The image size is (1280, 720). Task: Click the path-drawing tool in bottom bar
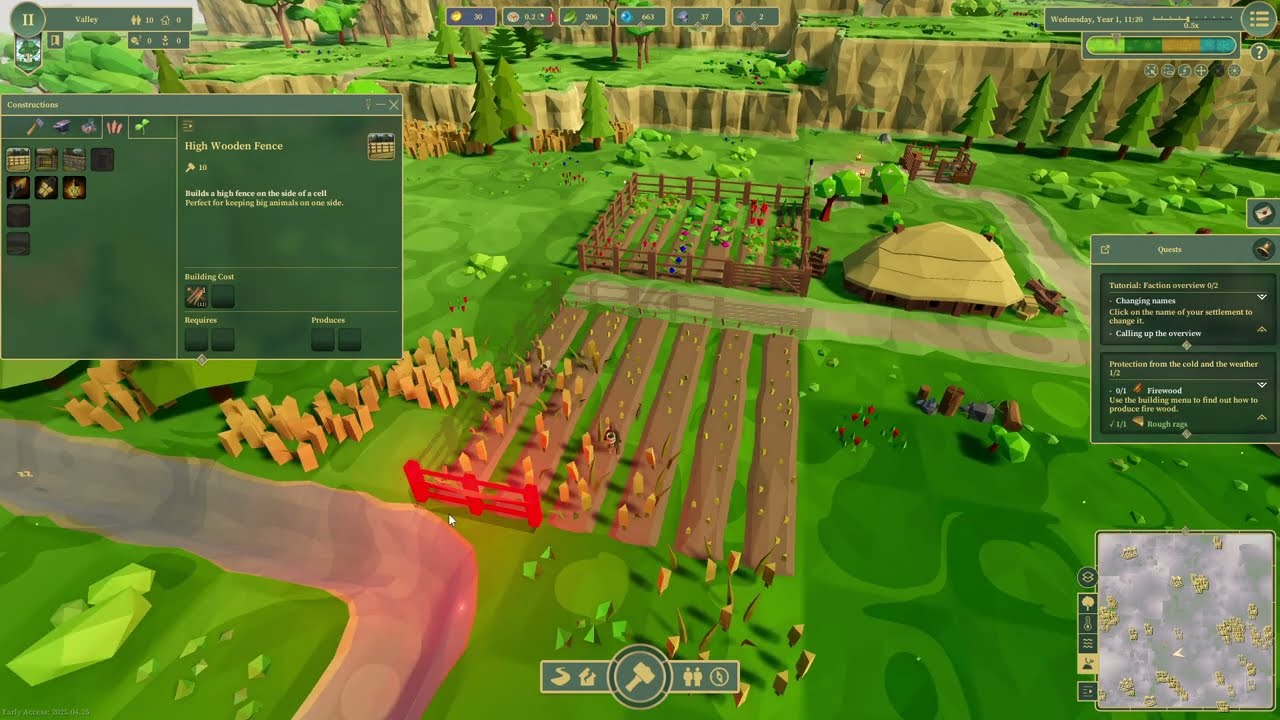click(x=560, y=677)
